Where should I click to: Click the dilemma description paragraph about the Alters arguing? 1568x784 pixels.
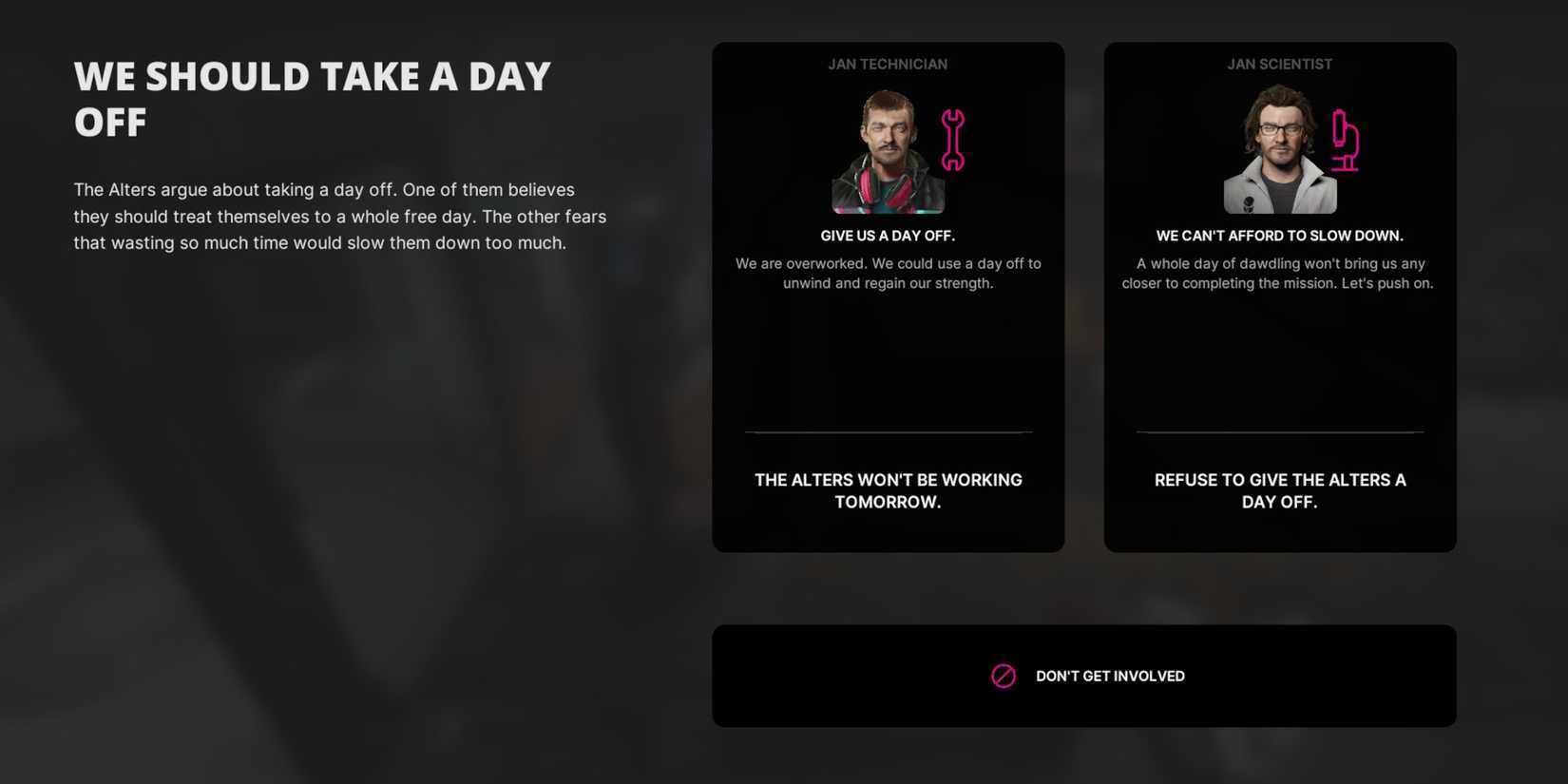339,216
